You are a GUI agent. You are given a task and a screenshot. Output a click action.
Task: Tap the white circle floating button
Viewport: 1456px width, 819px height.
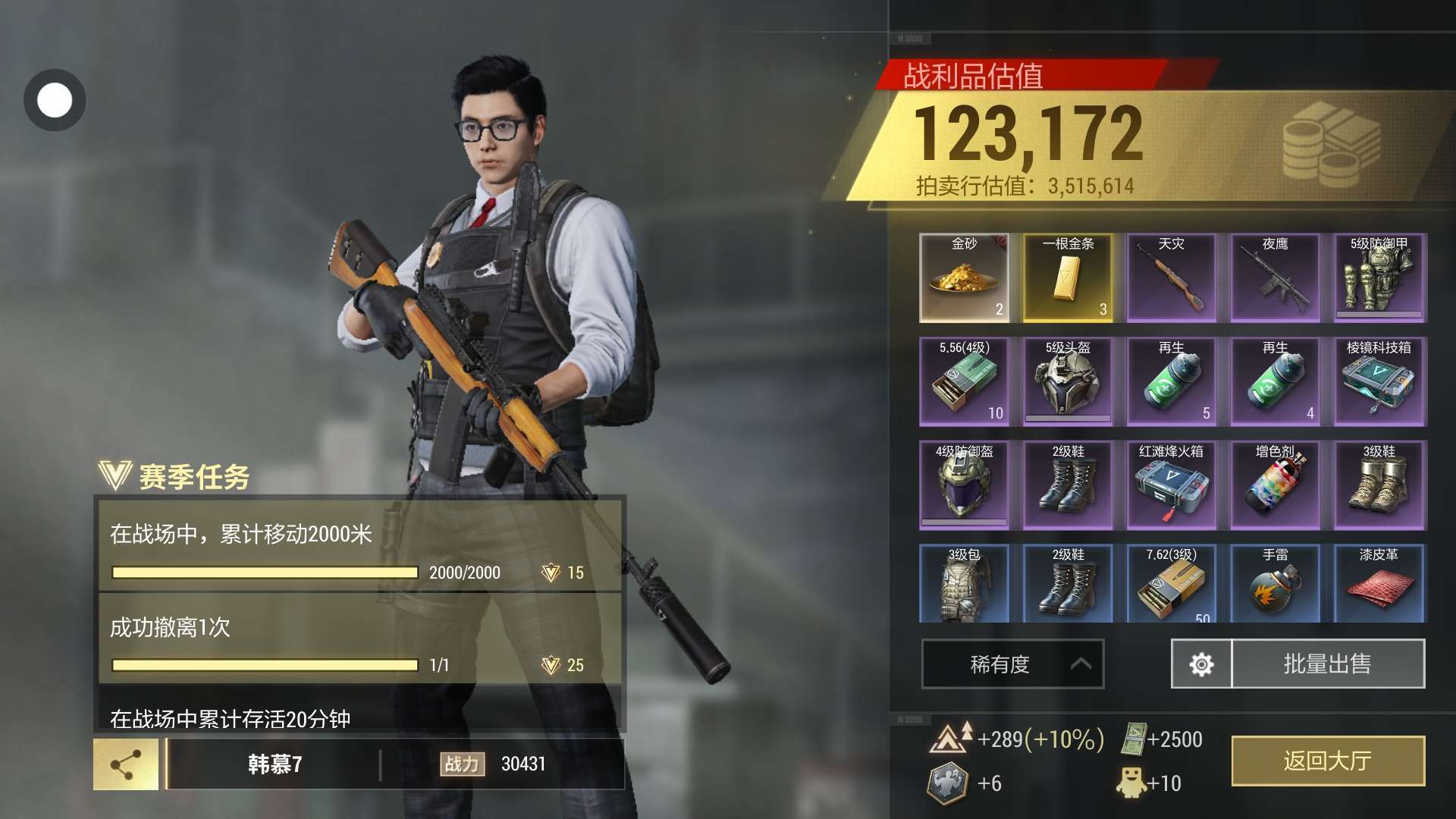pos(55,100)
